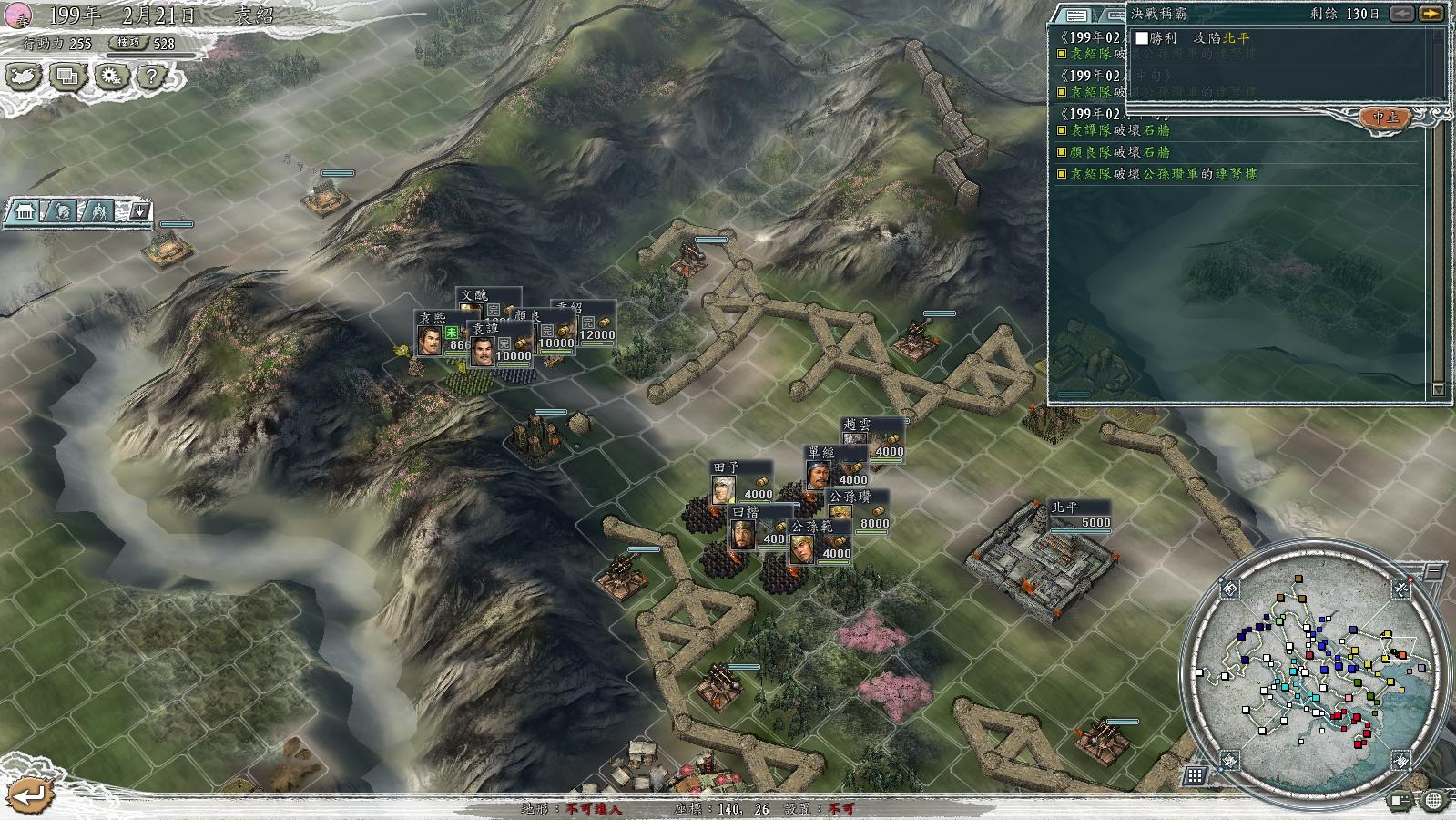Open the question mark help button
The image size is (1456, 820).
[152, 76]
